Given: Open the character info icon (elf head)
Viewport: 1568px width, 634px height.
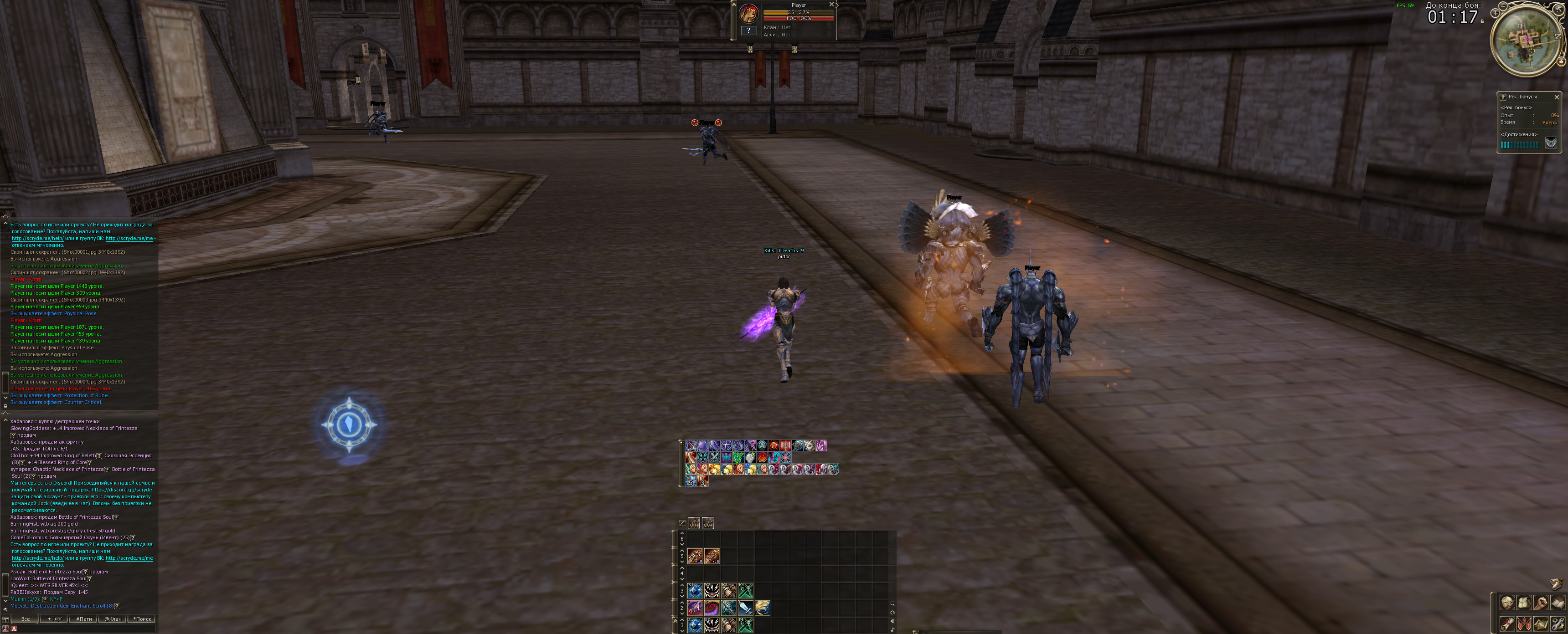Looking at the screenshot, I should (x=1508, y=603).
